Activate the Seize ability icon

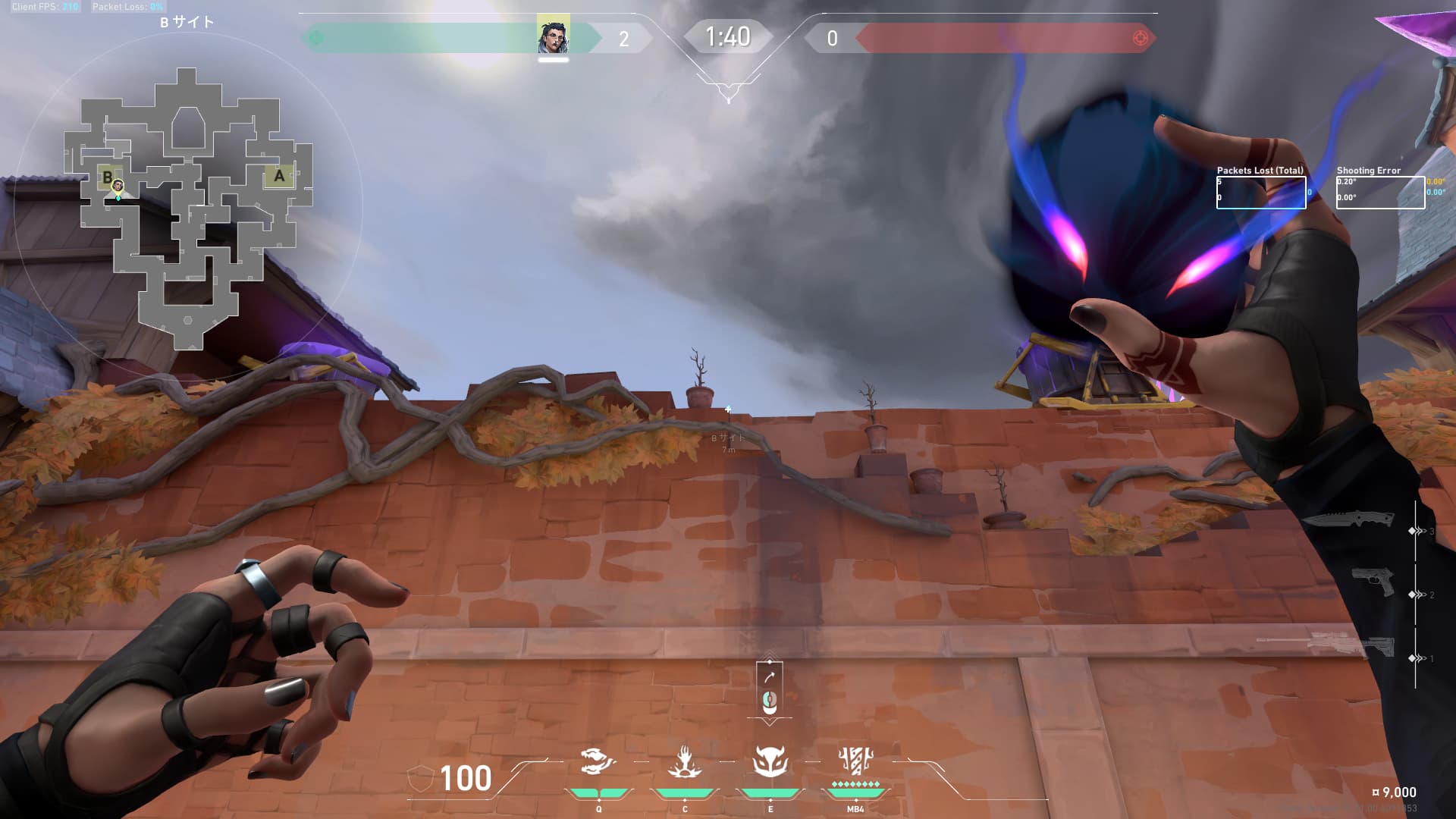tap(598, 761)
